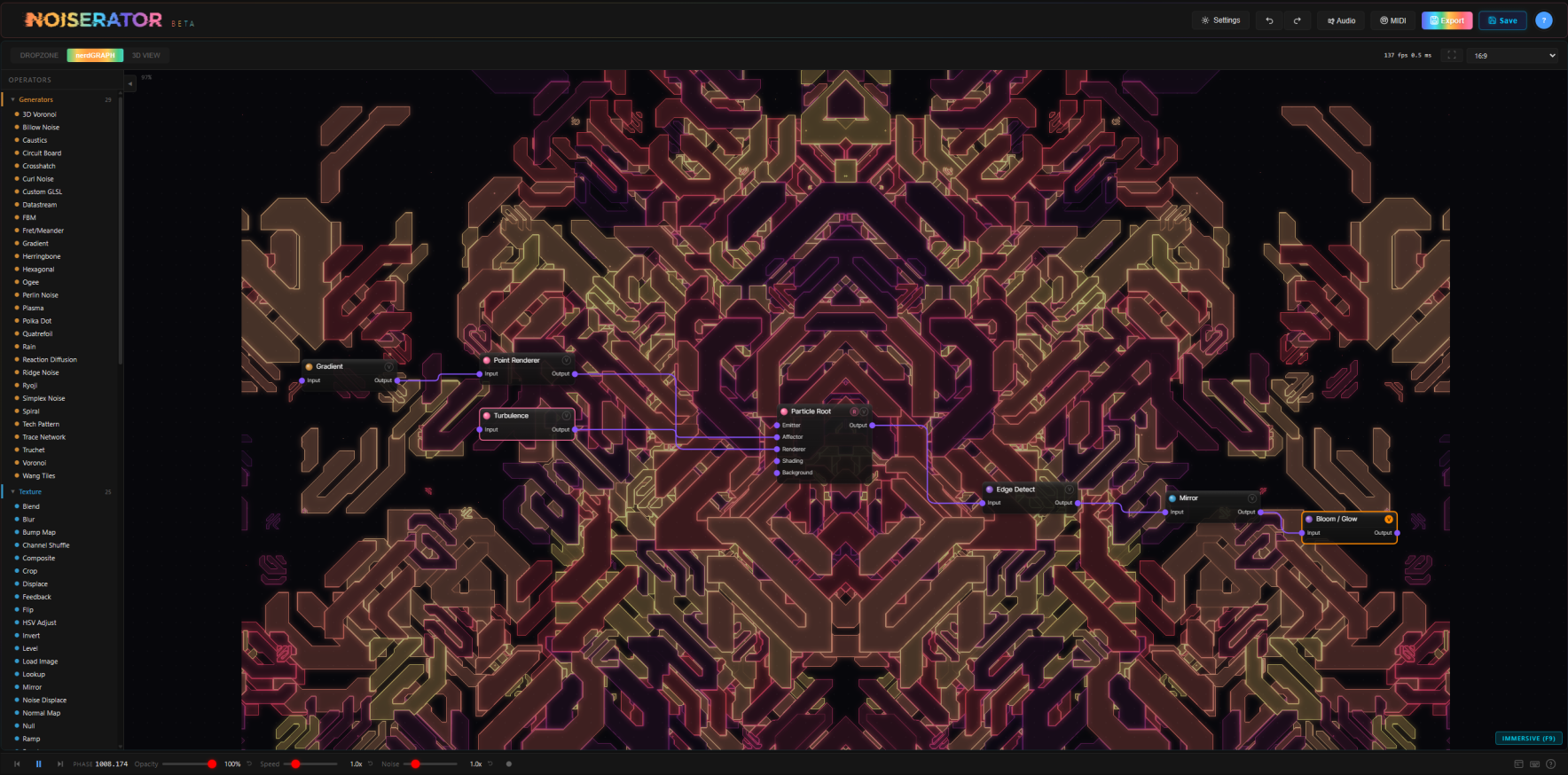
Task: Click the Export button
Action: tap(1446, 20)
